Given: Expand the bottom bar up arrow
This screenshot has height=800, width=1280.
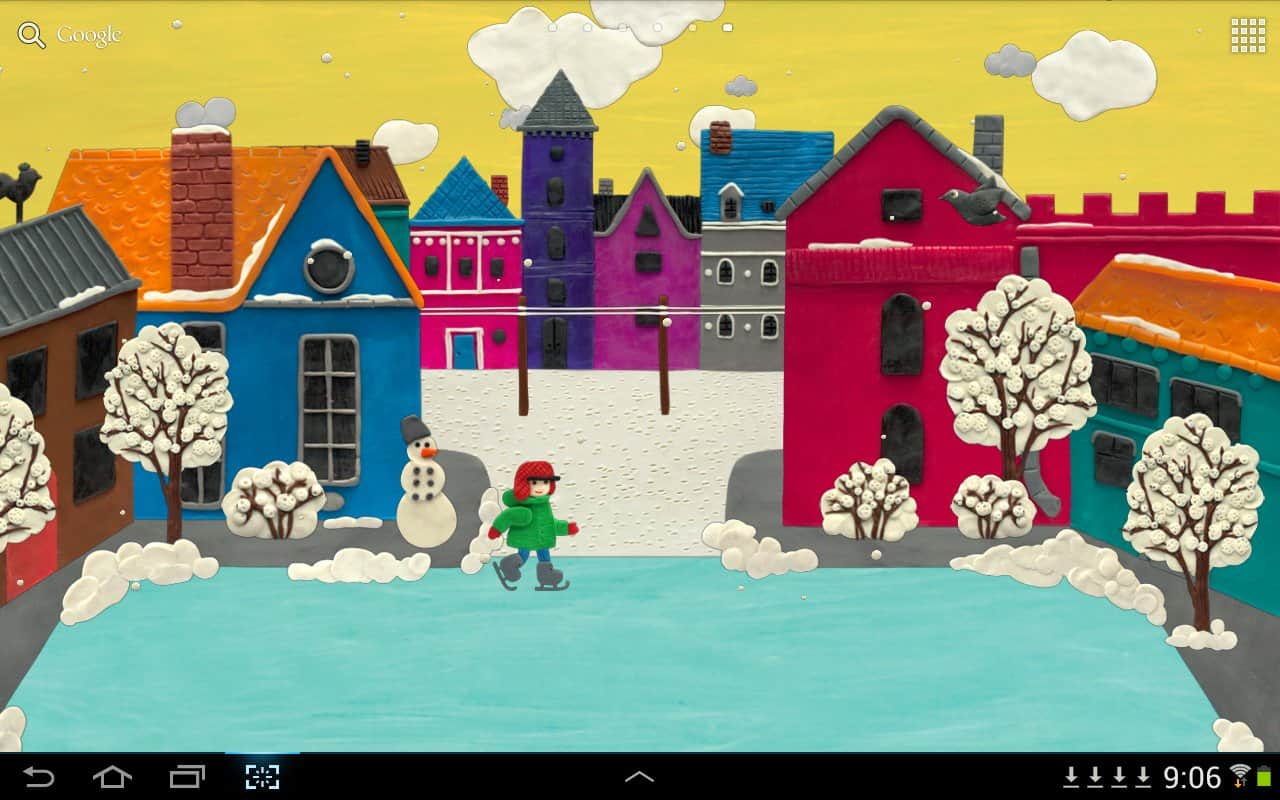Looking at the screenshot, I should tap(639, 777).
